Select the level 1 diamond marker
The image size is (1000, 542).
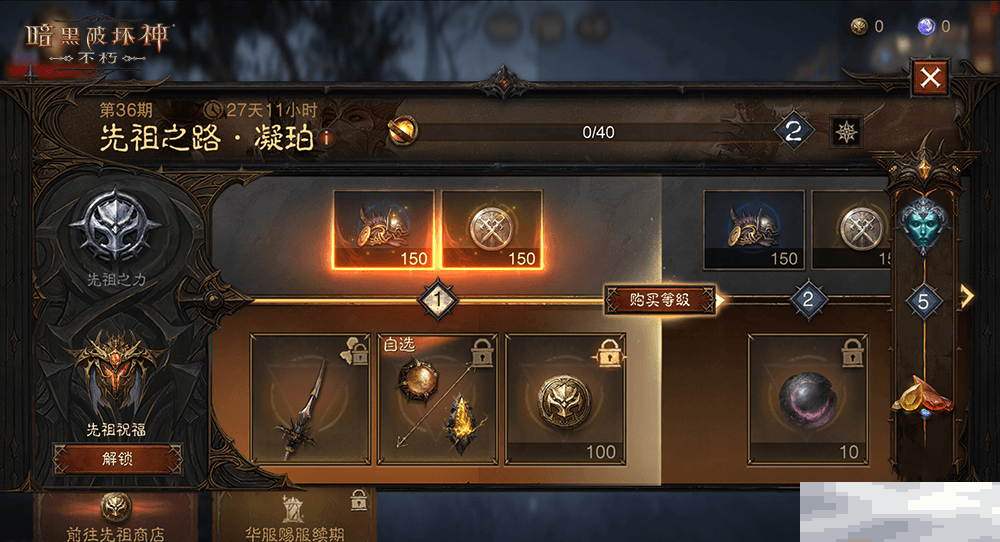coord(437,298)
